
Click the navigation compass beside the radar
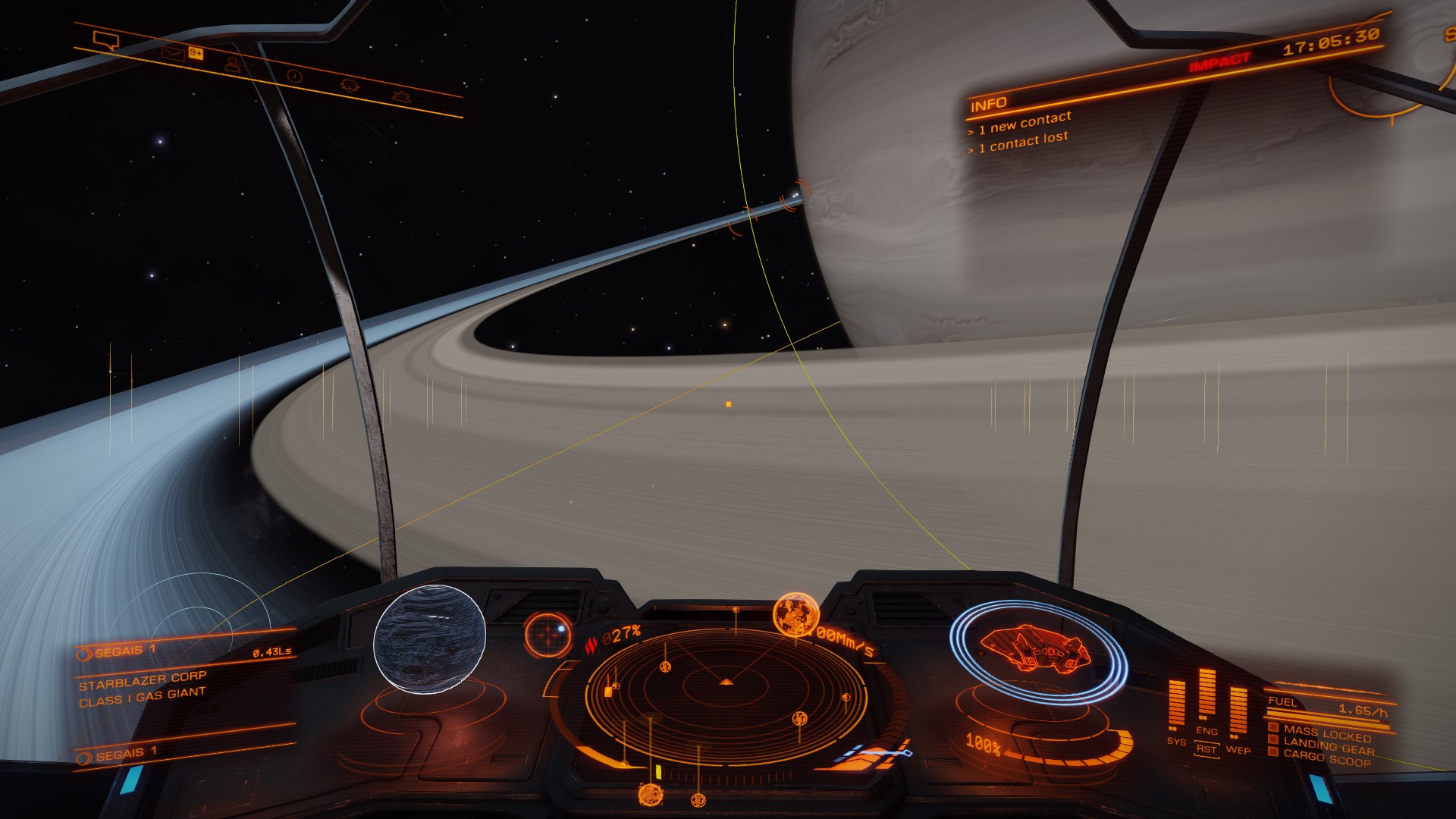pos(548,634)
